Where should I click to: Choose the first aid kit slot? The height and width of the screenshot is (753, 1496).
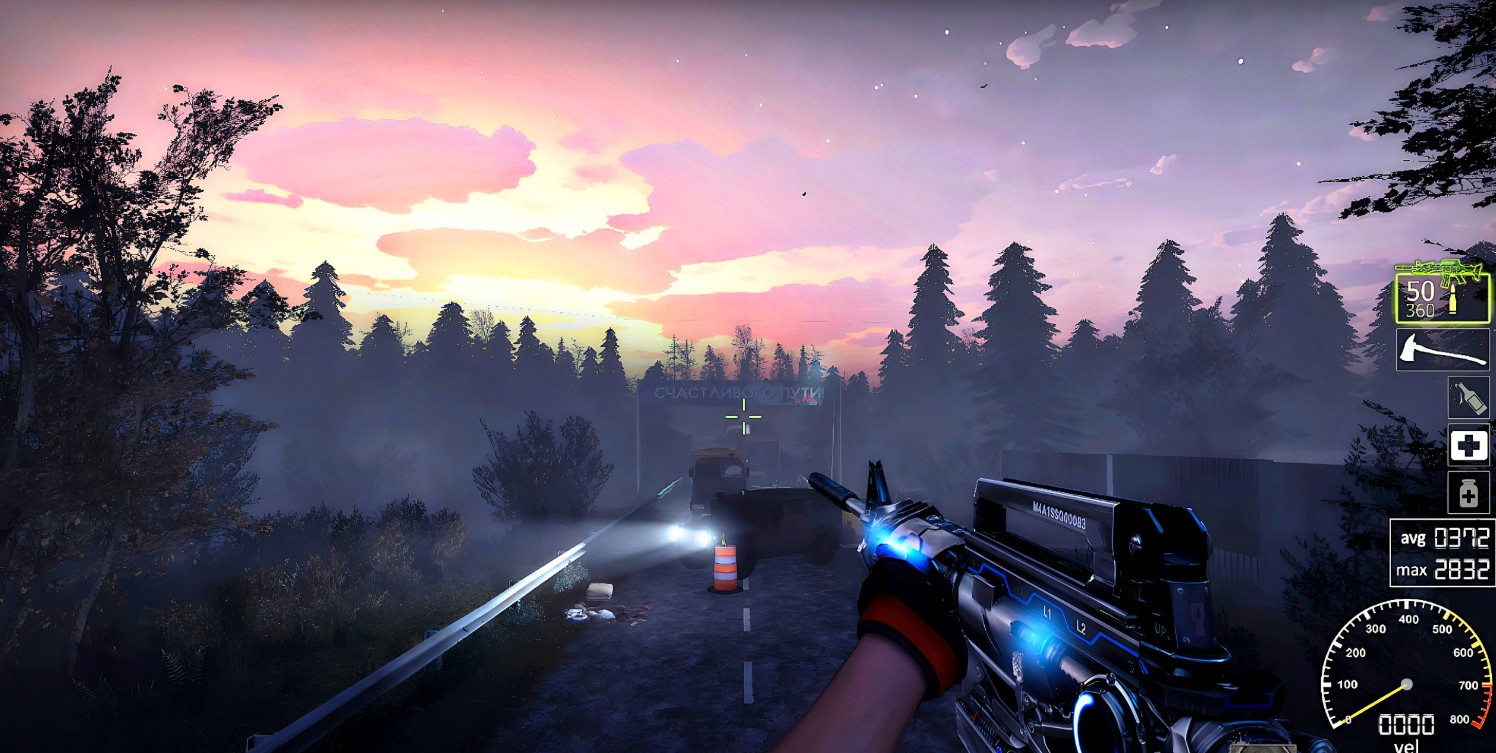point(1468,445)
